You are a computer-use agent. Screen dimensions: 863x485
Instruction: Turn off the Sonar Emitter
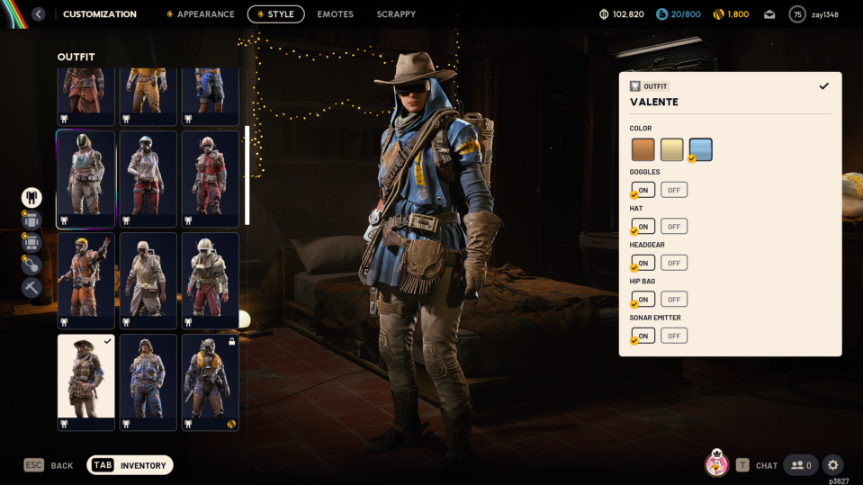click(x=674, y=336)
